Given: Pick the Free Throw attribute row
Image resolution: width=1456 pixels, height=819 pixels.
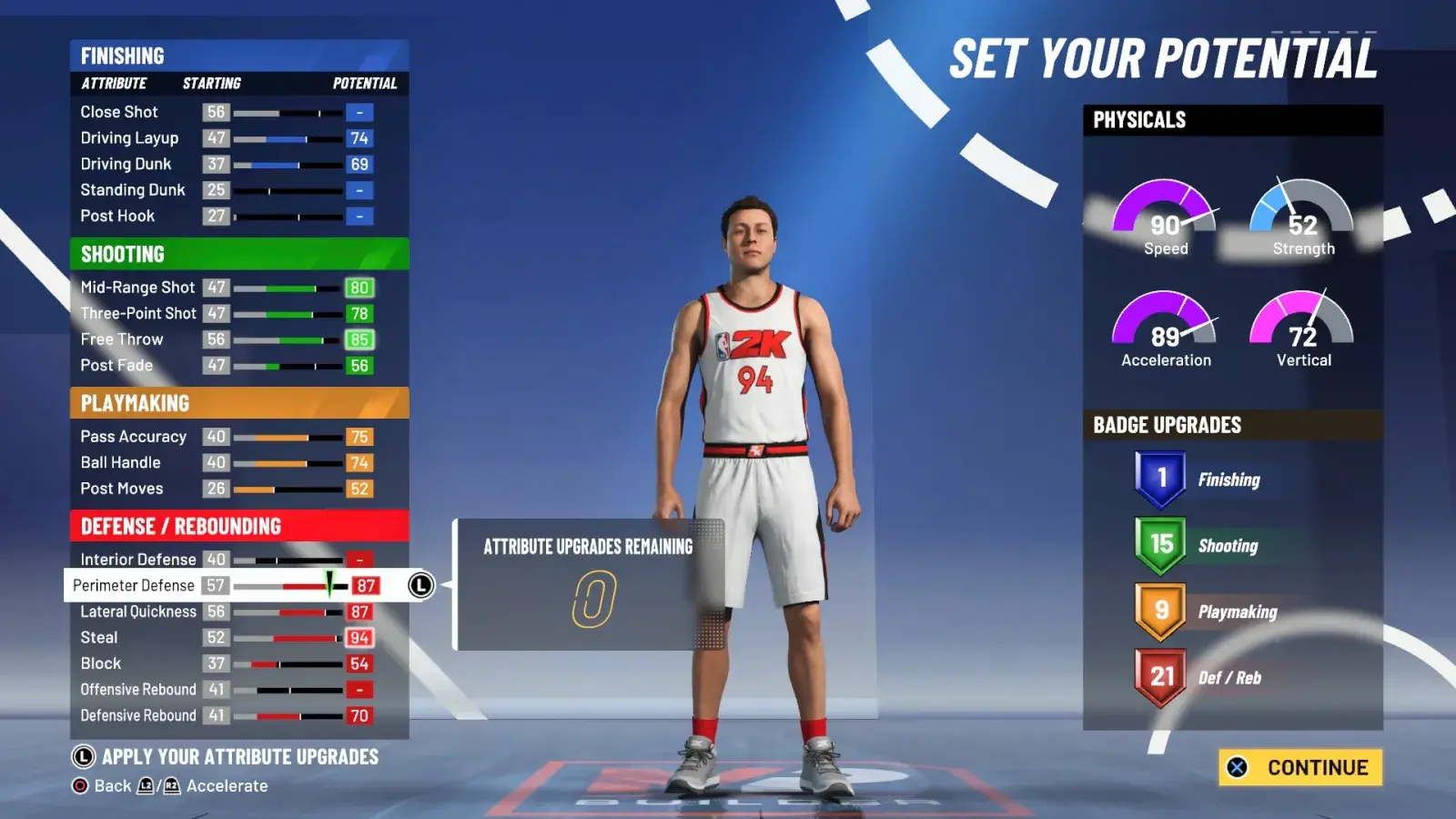Looking at the screenshot, I should 227,339.
